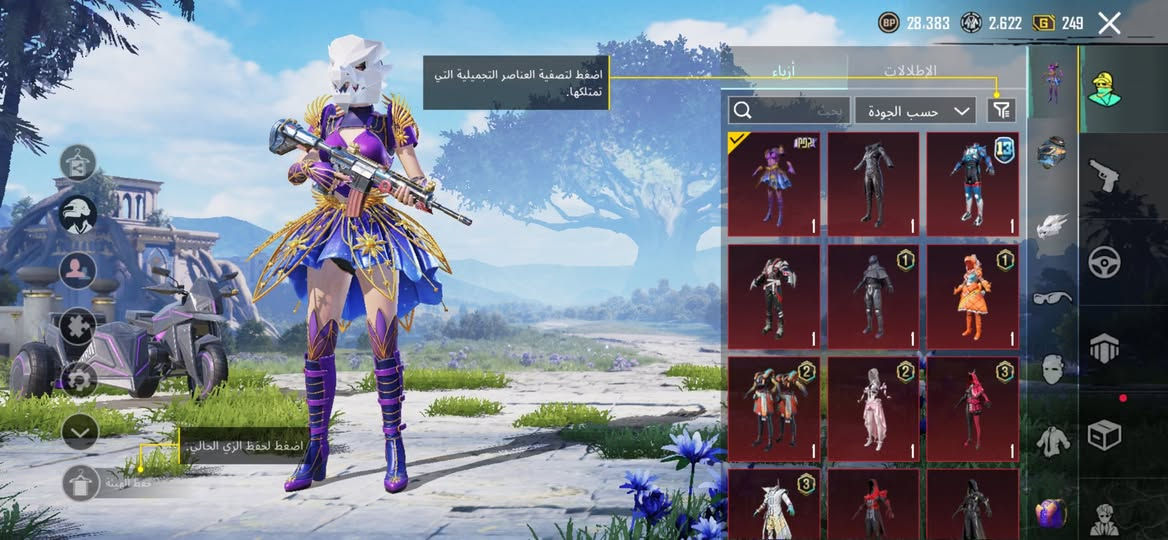The width and height of the screenshot is (1168, 540).
Task: Select the twin orange characters outfit tile
Action: (x=773, y=408)
